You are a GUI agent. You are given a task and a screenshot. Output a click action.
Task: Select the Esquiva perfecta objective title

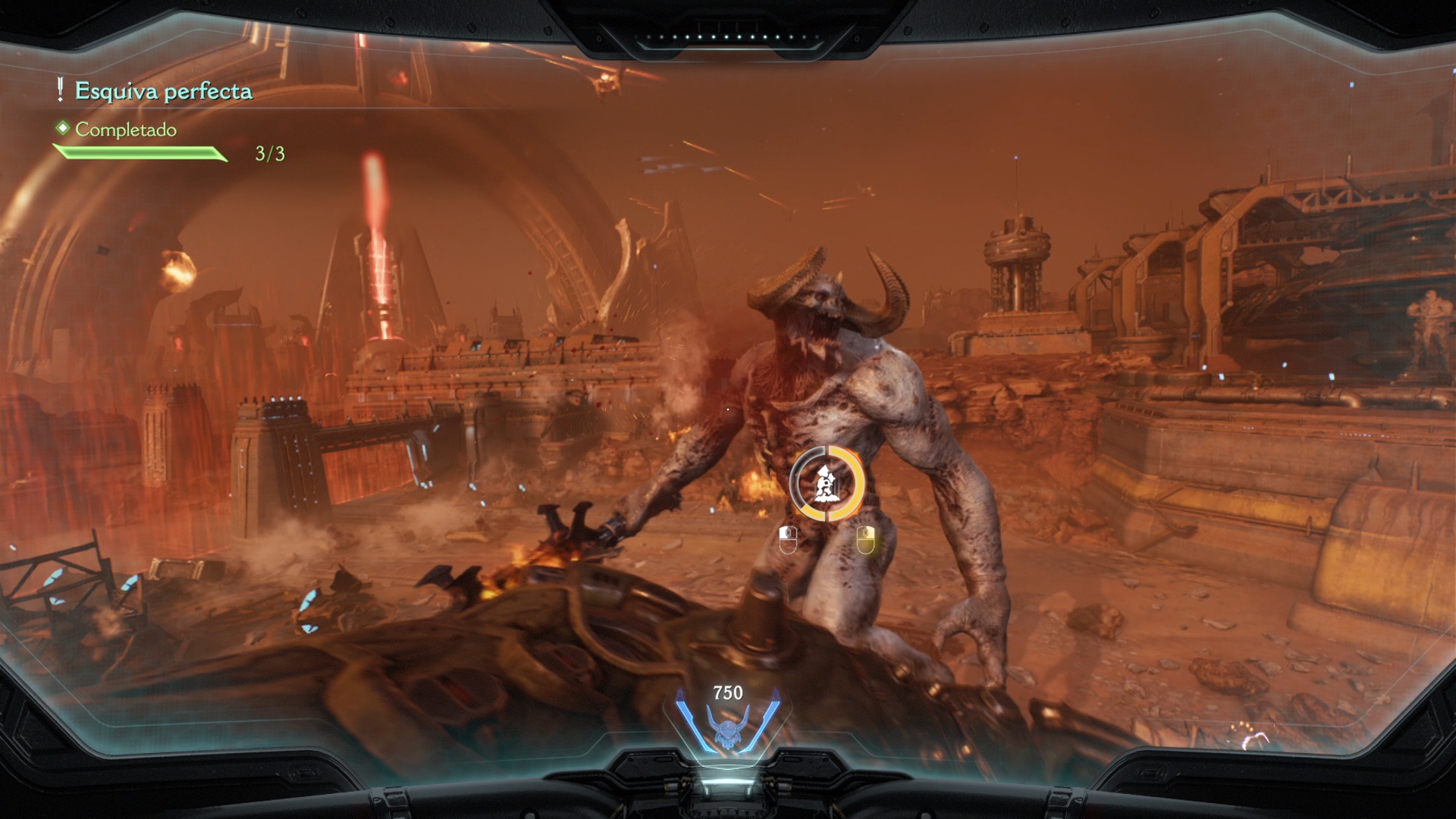pos(163,92)
